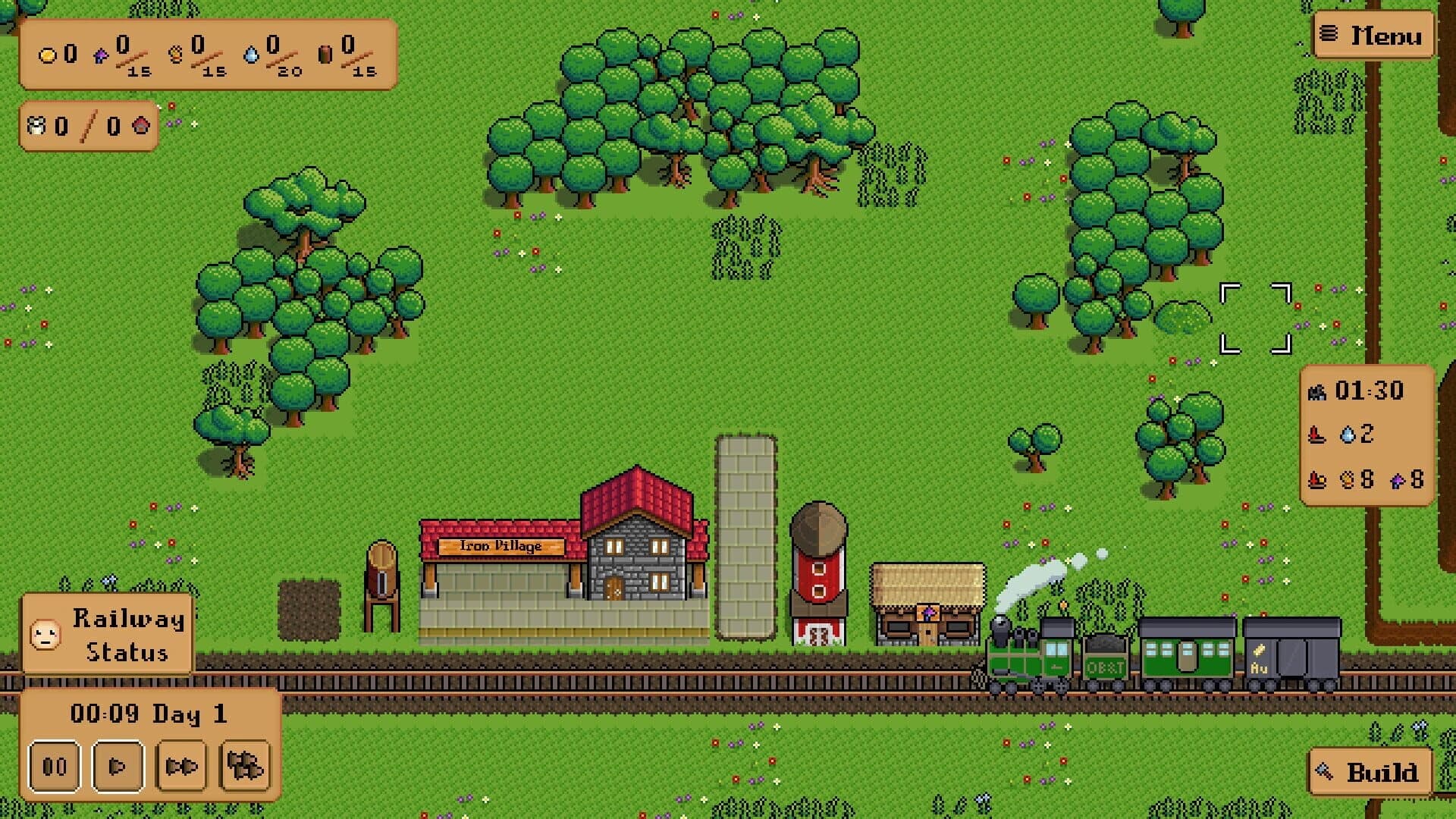Enable normal speed with the play button
1456x819 pixels.
(x=118, y=765)
